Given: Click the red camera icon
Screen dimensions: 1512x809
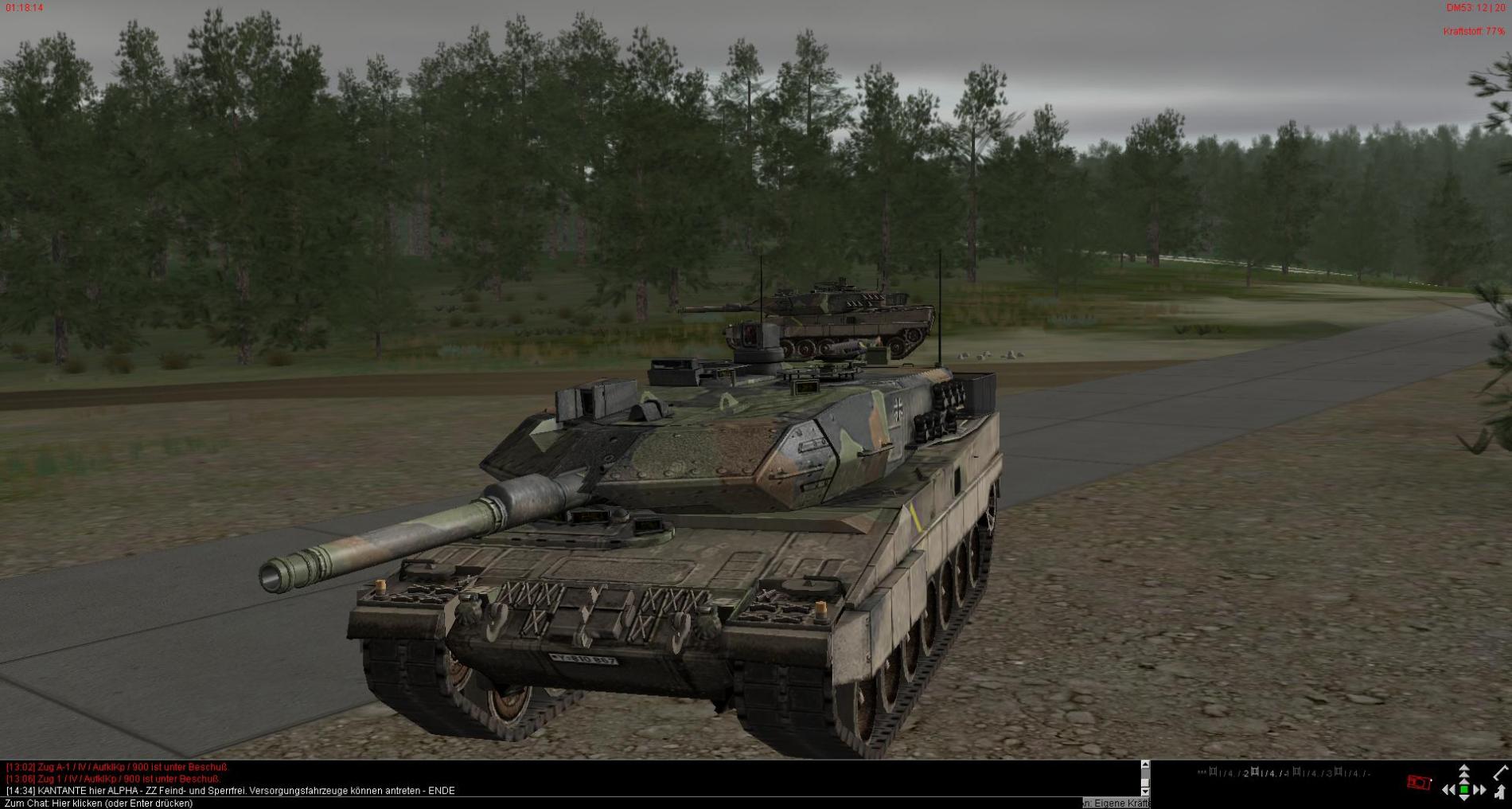Looking at the screenshot, I should 1418,782.
